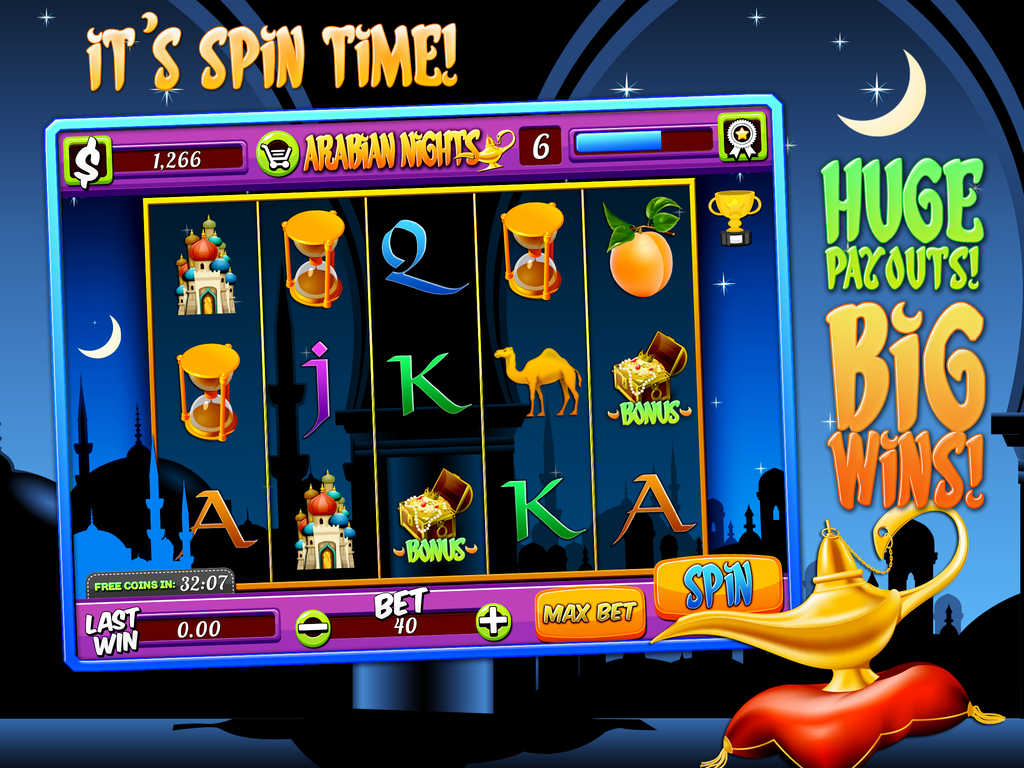This screenshot has height=768, width=1024.
Task: Open the green dollar sign coins icon
Action: coord(87,162)
